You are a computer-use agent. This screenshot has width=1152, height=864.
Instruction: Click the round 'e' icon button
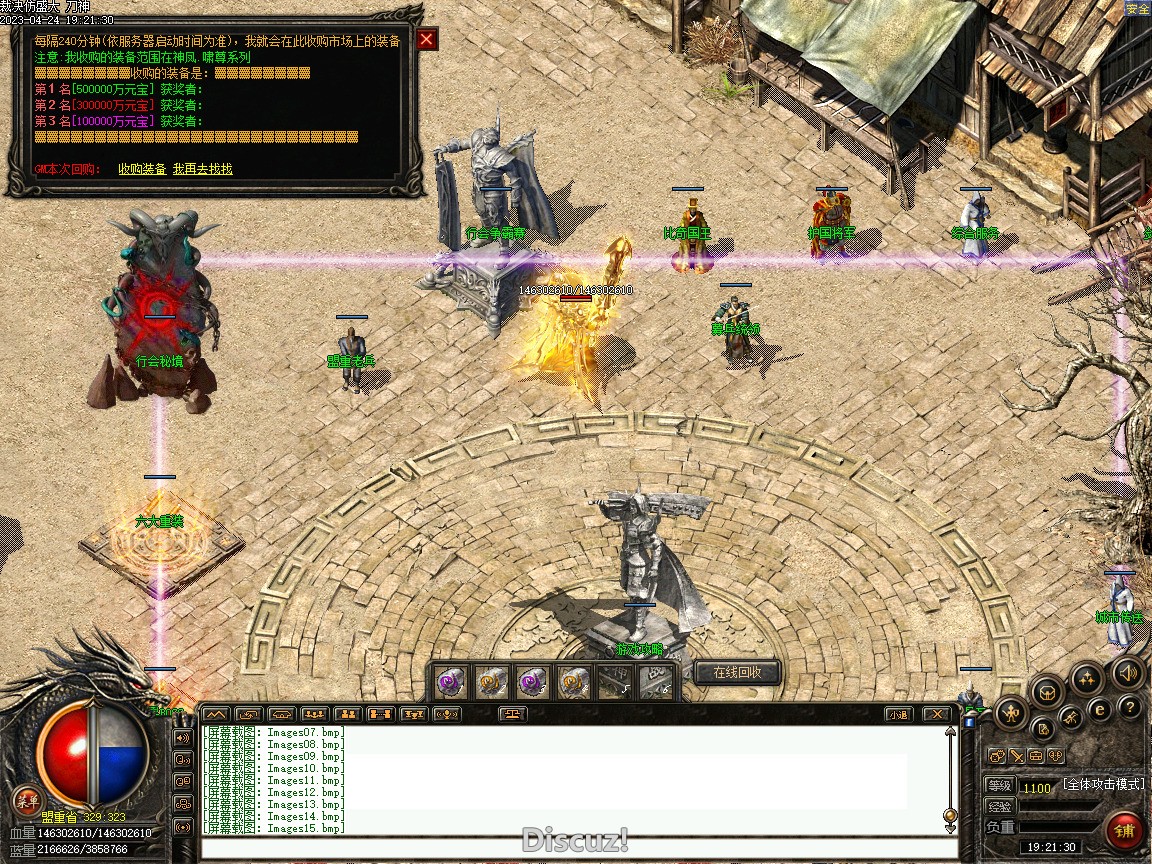pos(1100,710)
